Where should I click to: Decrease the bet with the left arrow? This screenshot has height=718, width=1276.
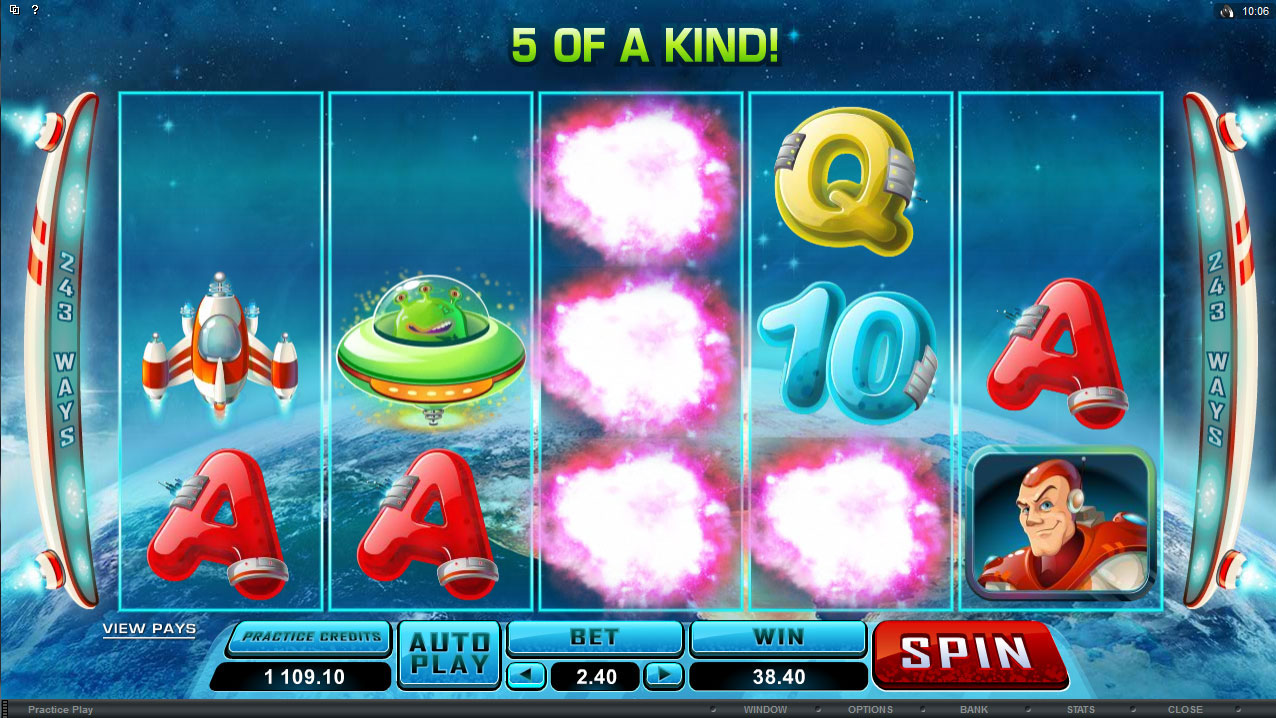pos(526,676)
